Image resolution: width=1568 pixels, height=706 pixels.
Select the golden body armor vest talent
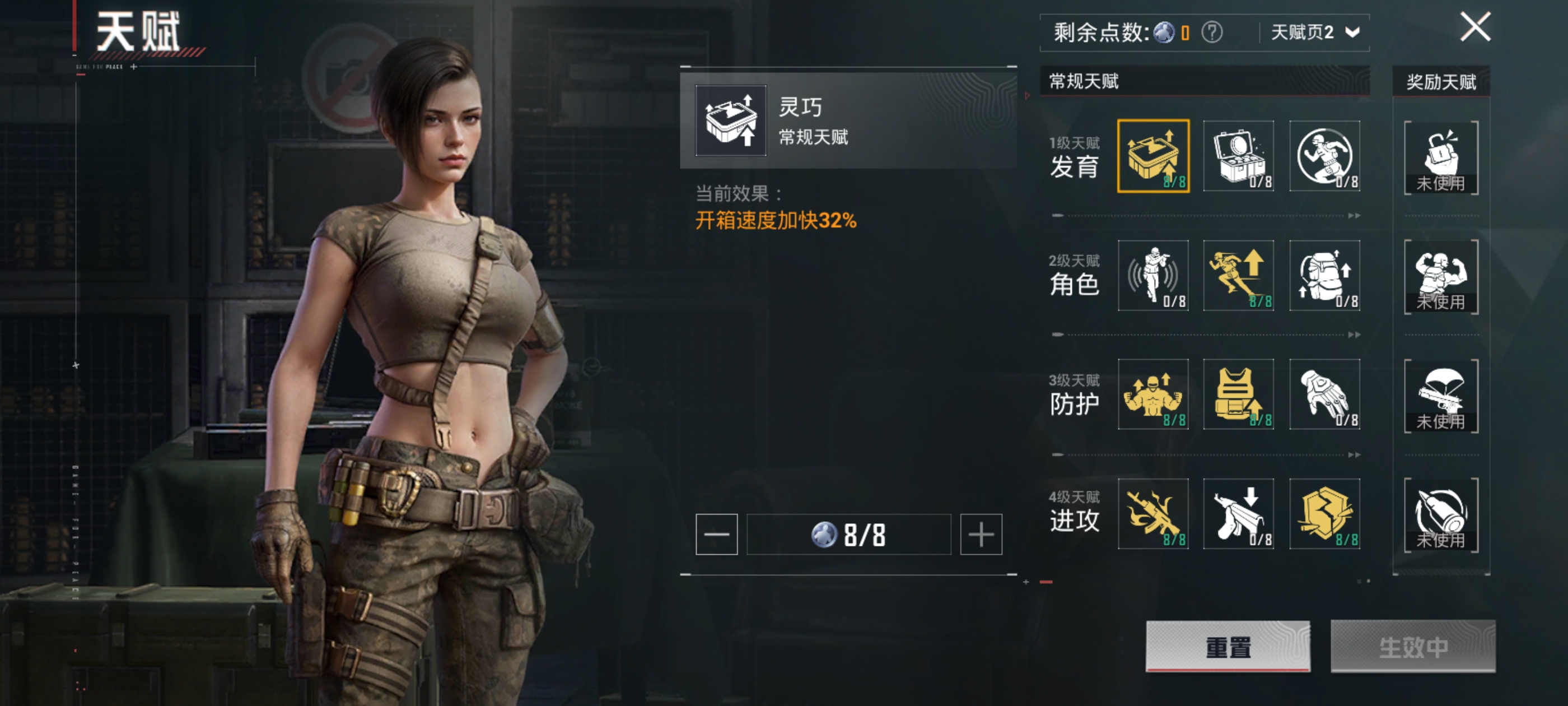coord(1239,394)
